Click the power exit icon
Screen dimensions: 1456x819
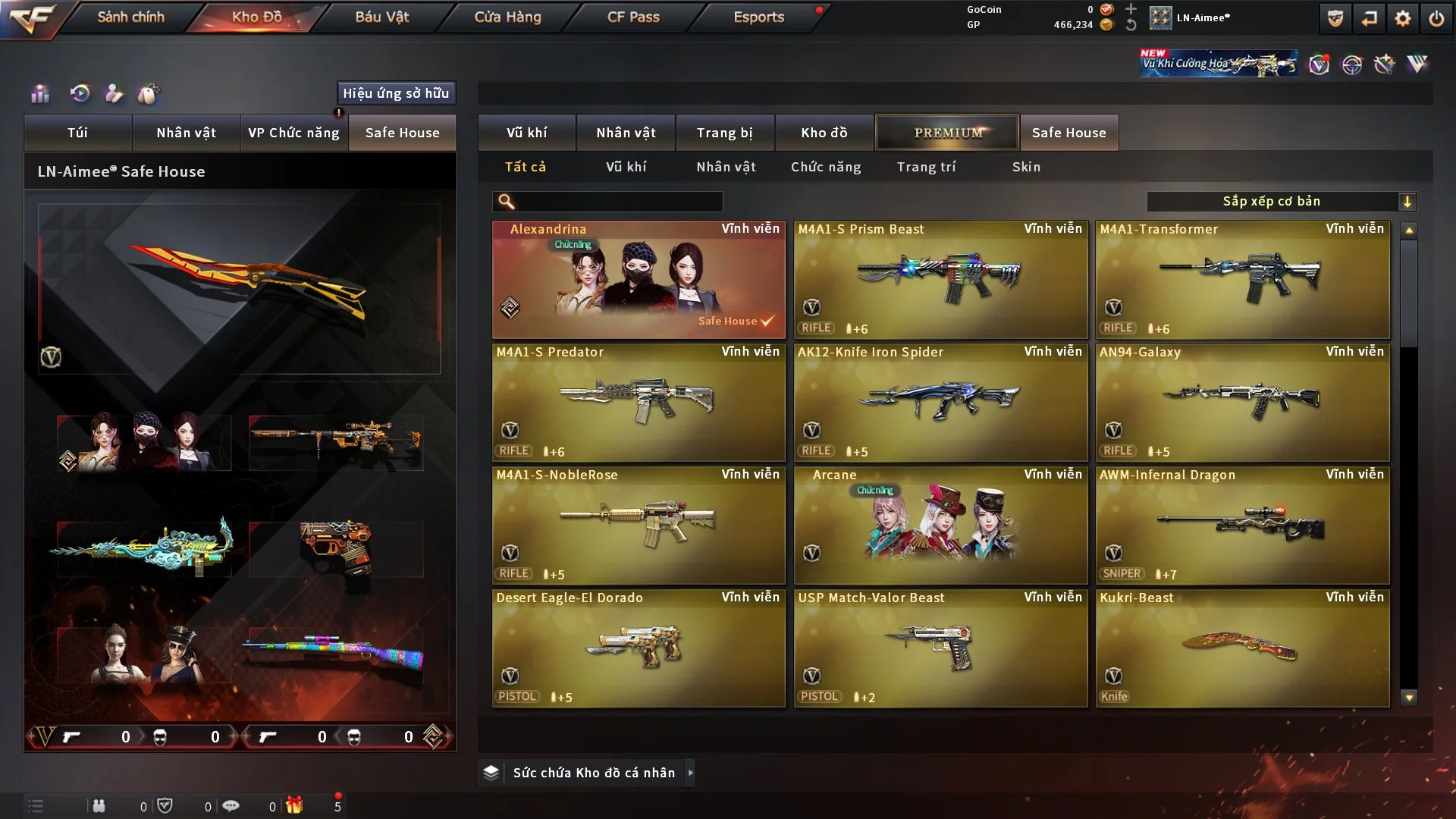point(1436,18)
